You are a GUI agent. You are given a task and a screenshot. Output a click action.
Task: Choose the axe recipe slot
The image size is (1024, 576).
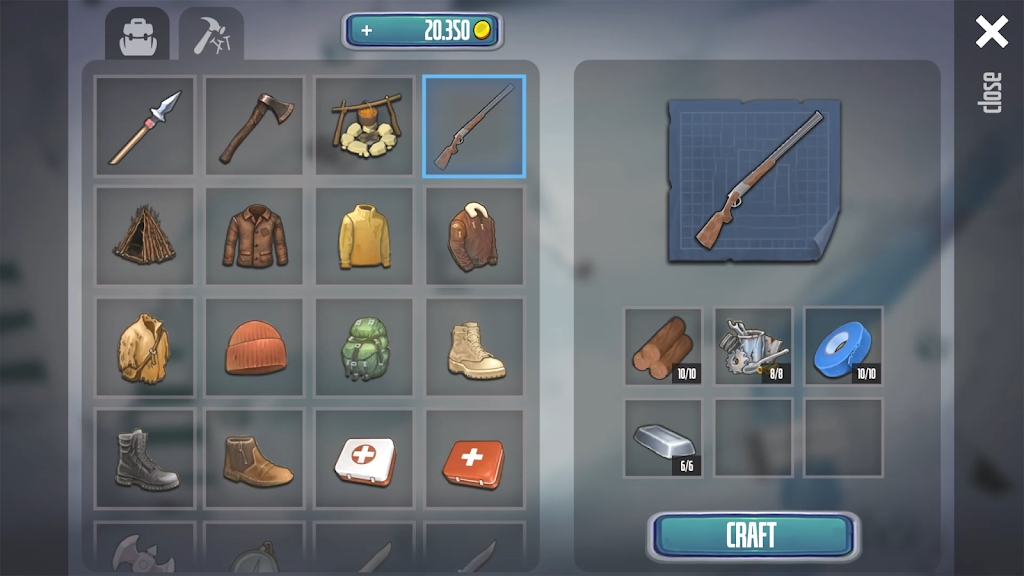(x=255, y=126)
